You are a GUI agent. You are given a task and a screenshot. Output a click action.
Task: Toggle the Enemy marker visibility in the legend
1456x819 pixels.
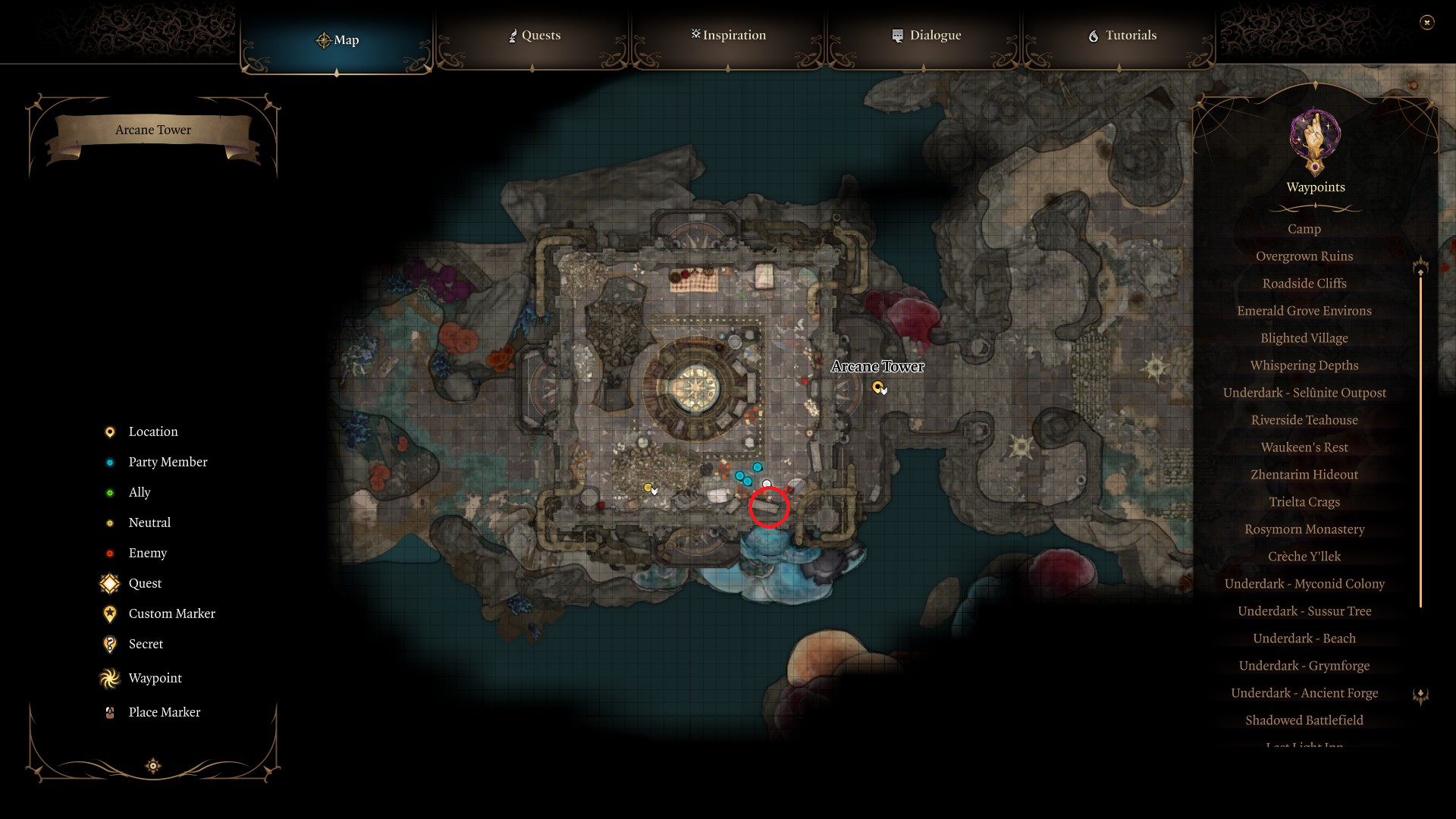110,553
